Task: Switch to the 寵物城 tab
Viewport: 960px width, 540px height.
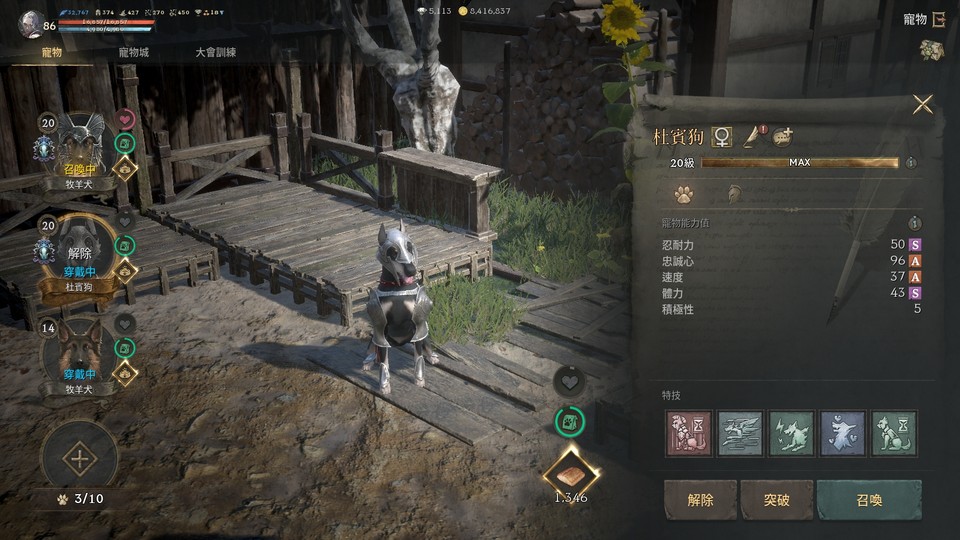Action: (x=133, y=52)
